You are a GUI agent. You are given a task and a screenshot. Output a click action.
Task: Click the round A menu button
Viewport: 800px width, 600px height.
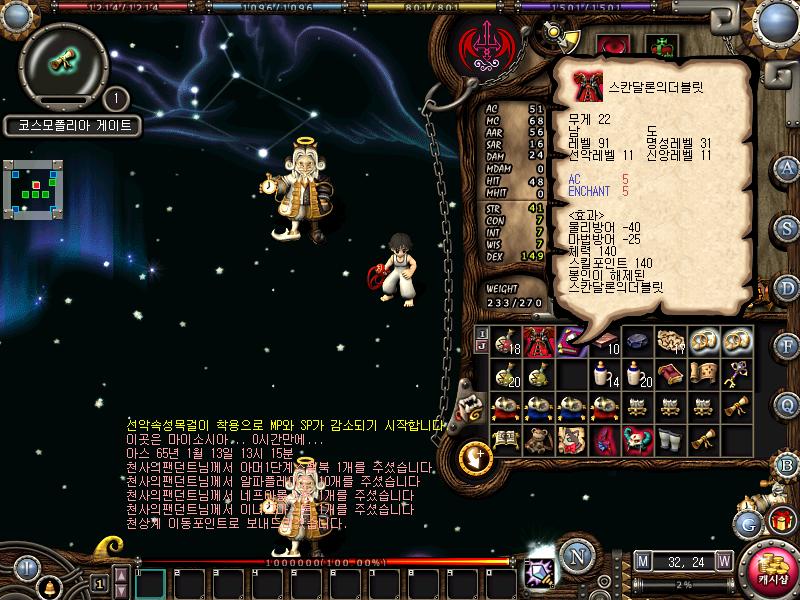[x=787, y=167]
